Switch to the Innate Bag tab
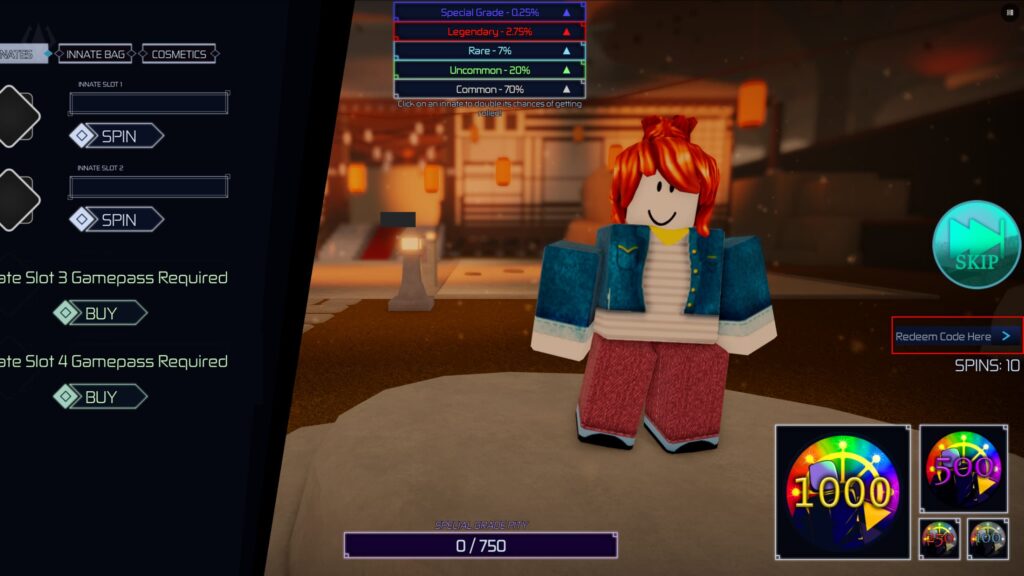 click(x=96, y=54)
